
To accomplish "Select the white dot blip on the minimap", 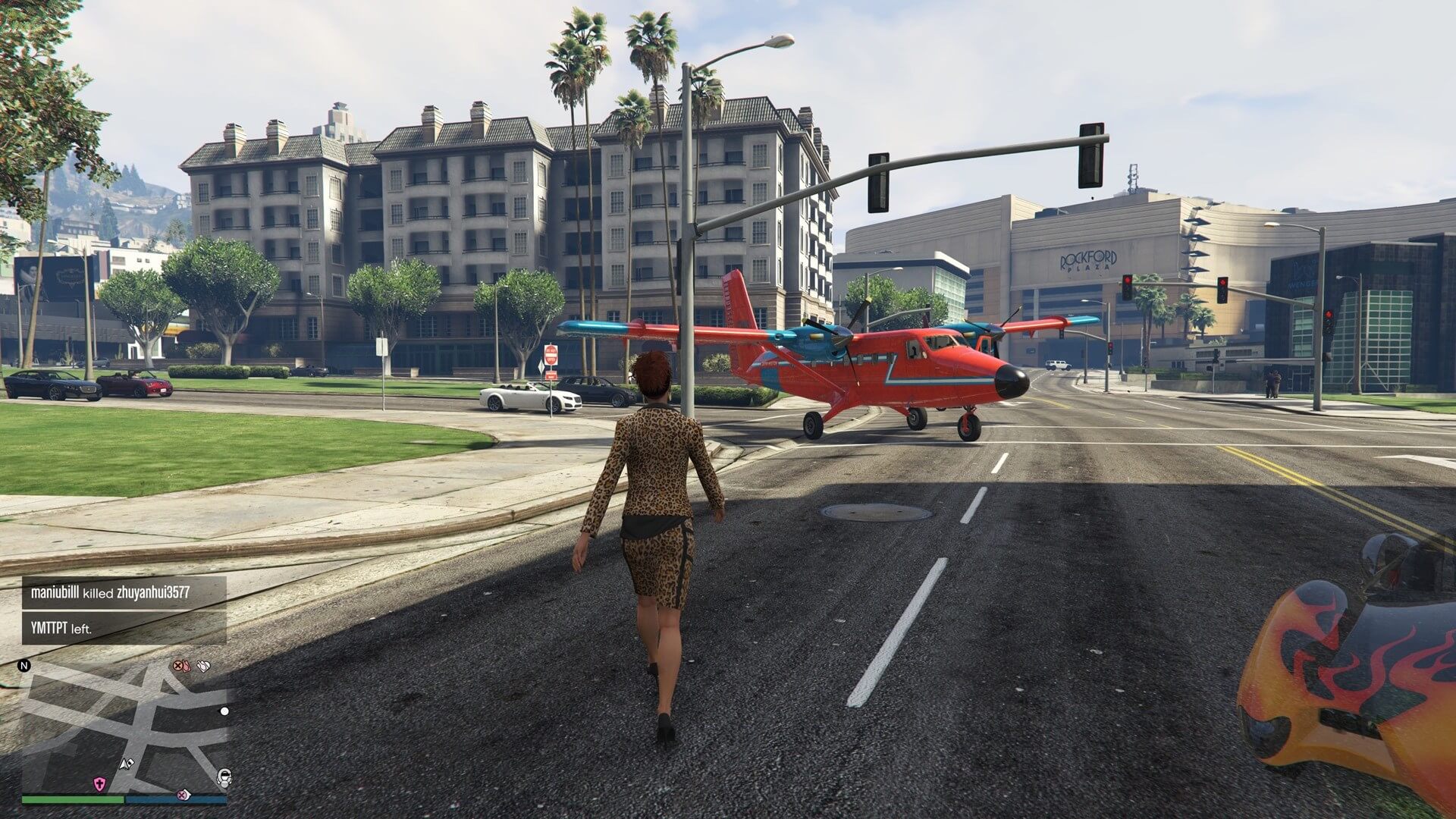I will click(x=224, y=711).
